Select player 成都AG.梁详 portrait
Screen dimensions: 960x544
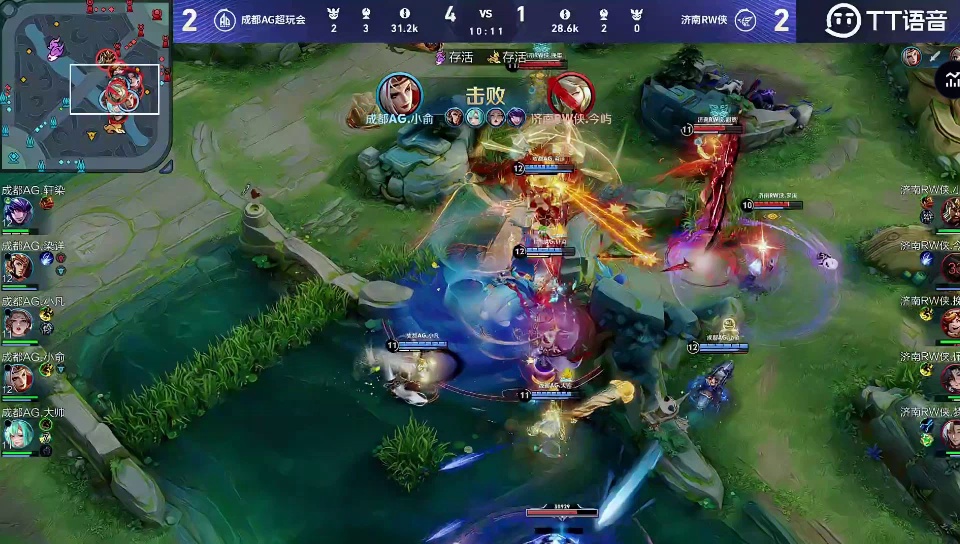click(18, 267)
